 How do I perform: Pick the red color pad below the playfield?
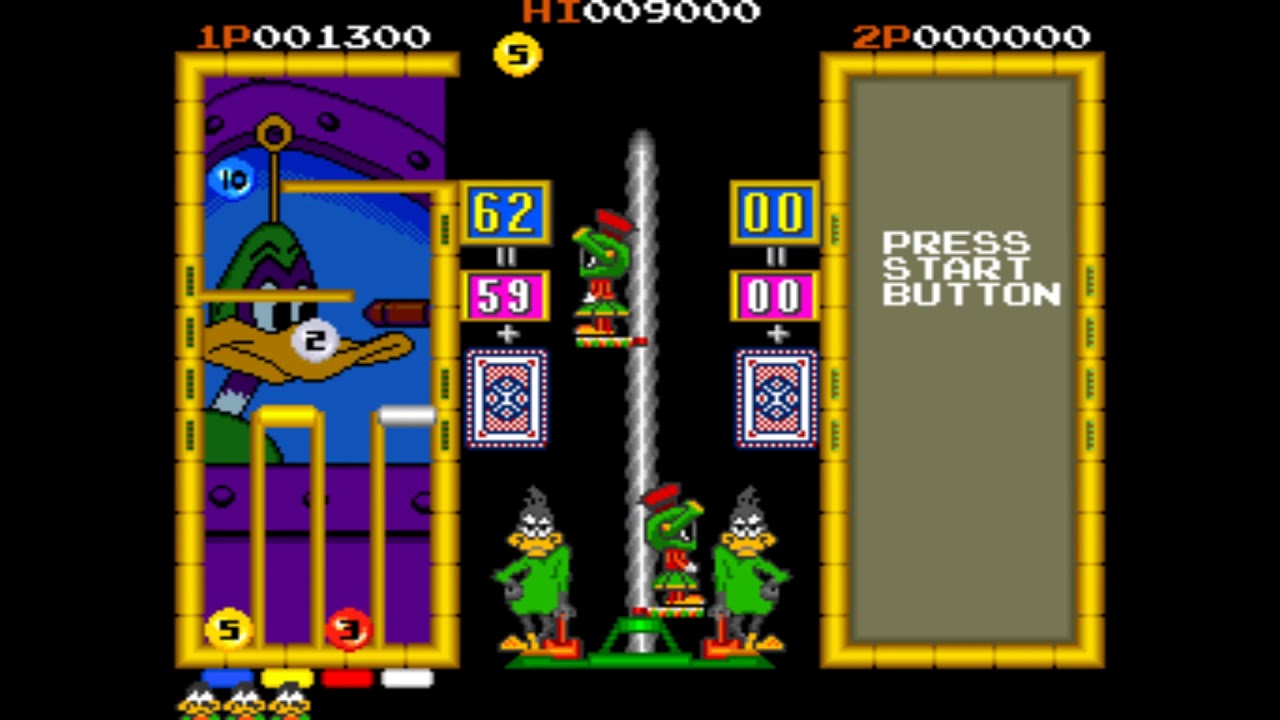pyautogui.click(x=347, y=678)
